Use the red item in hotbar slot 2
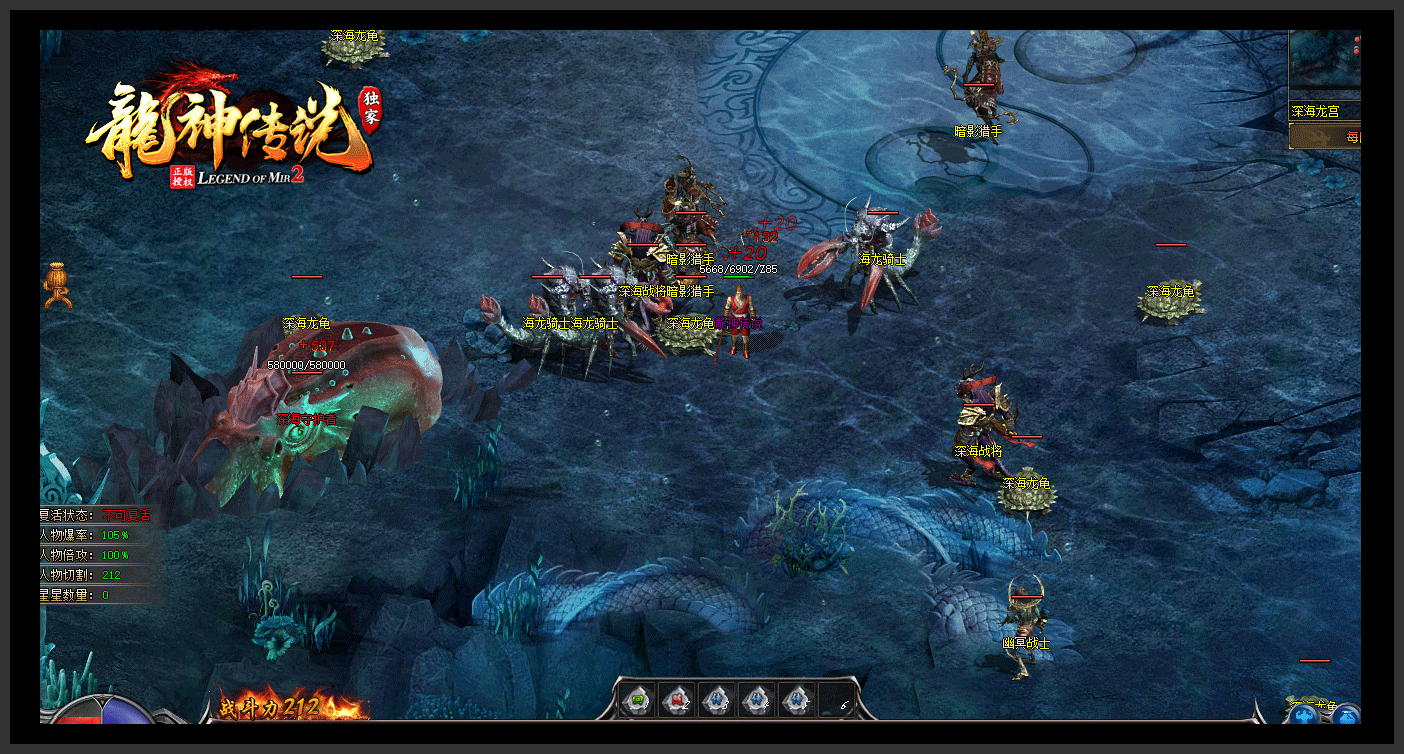Screen dimensions: 1404x754 coord(677,699)
